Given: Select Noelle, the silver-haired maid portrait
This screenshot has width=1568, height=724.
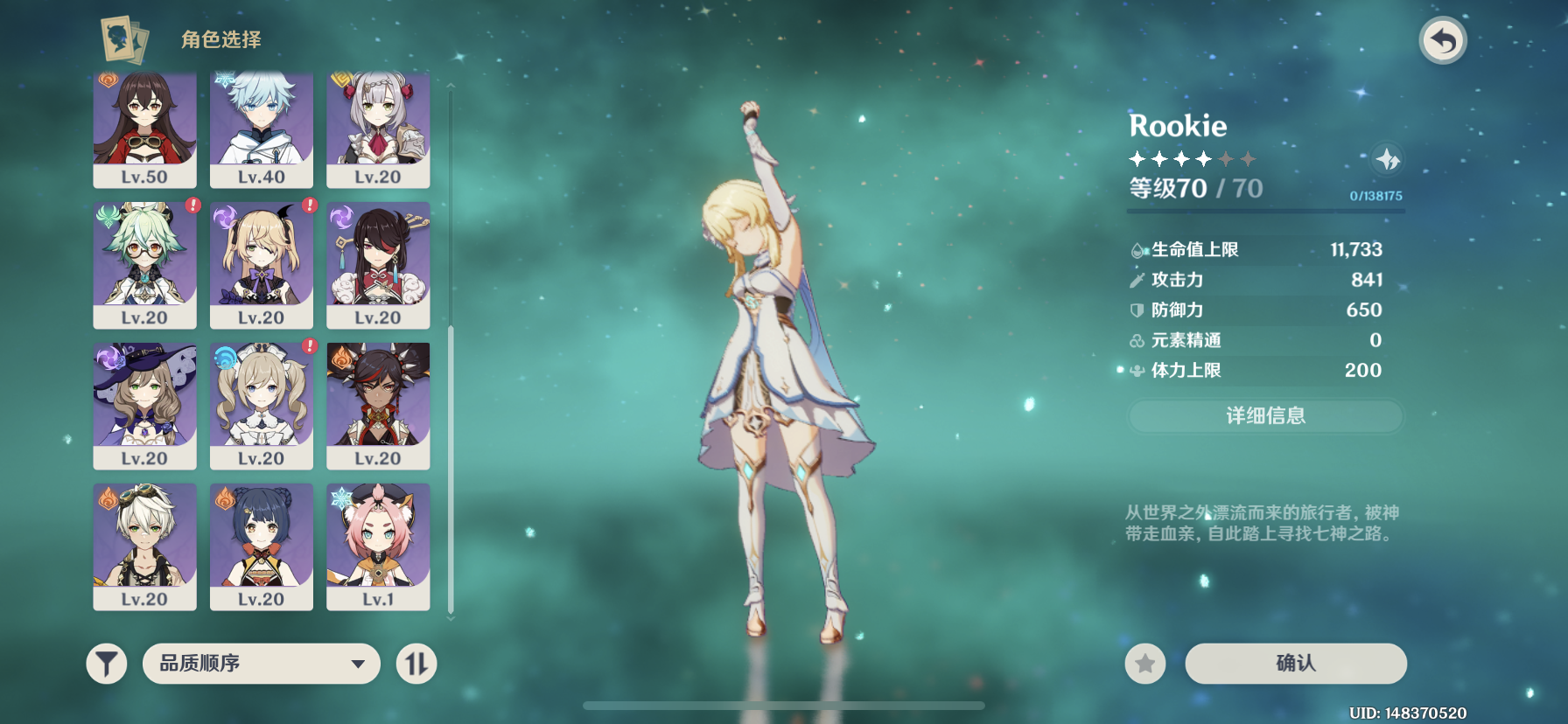Looking at the screenshot, I should [x=378, y=129].
